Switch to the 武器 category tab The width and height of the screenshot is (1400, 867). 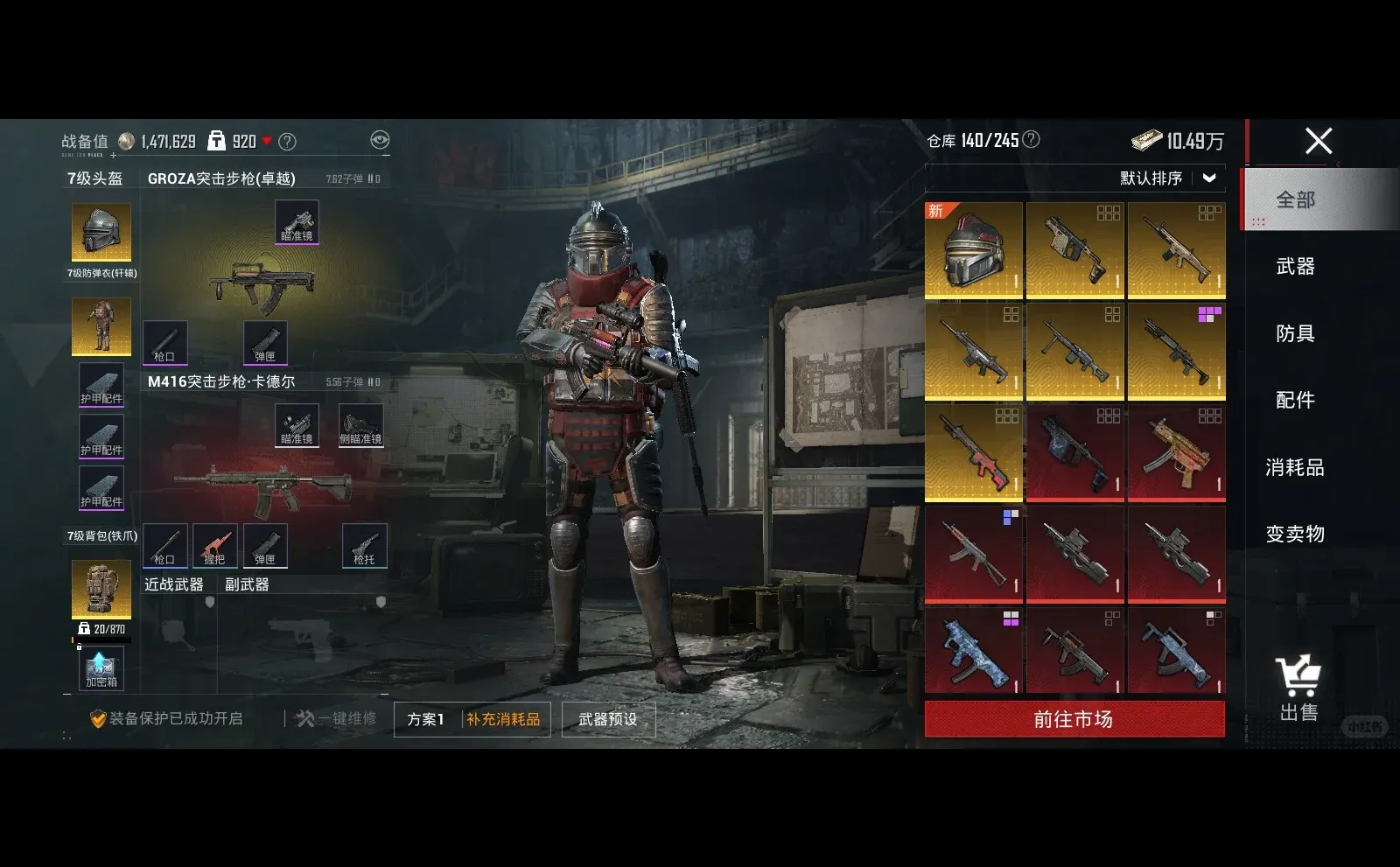point(1295,267)
